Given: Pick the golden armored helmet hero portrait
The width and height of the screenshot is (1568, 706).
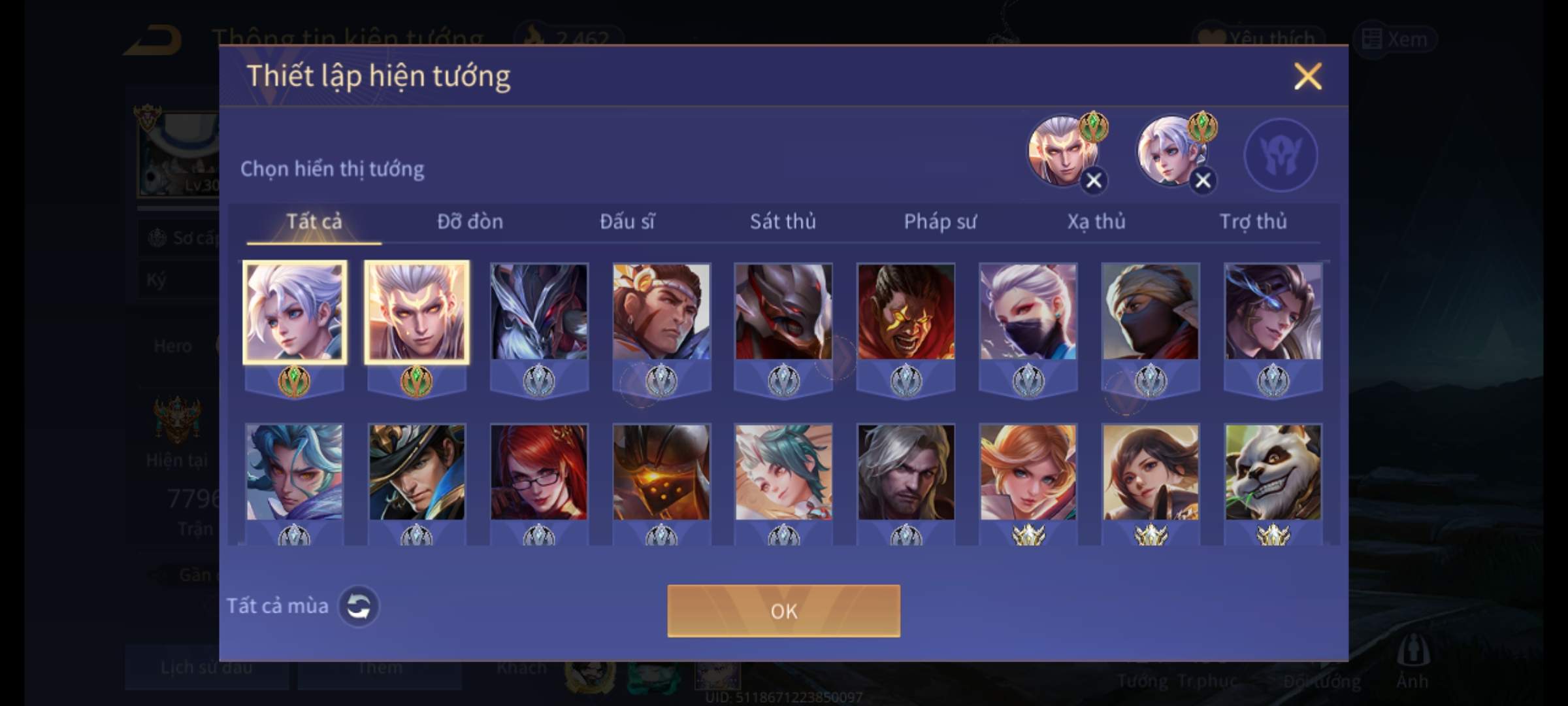Looking at the screenshot, I should pos(661,472).
